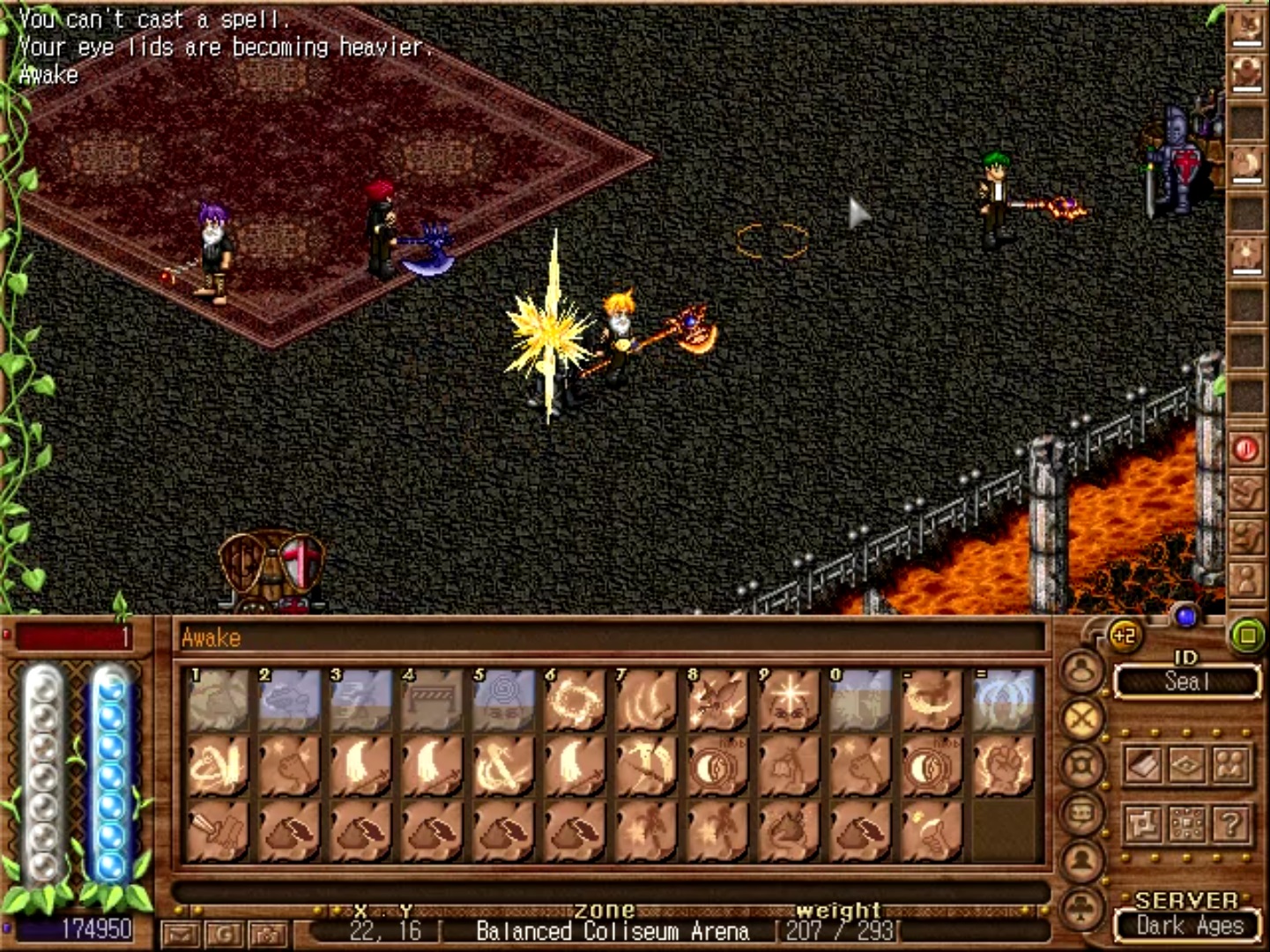Open the camera screenshot button

[268, 933]
